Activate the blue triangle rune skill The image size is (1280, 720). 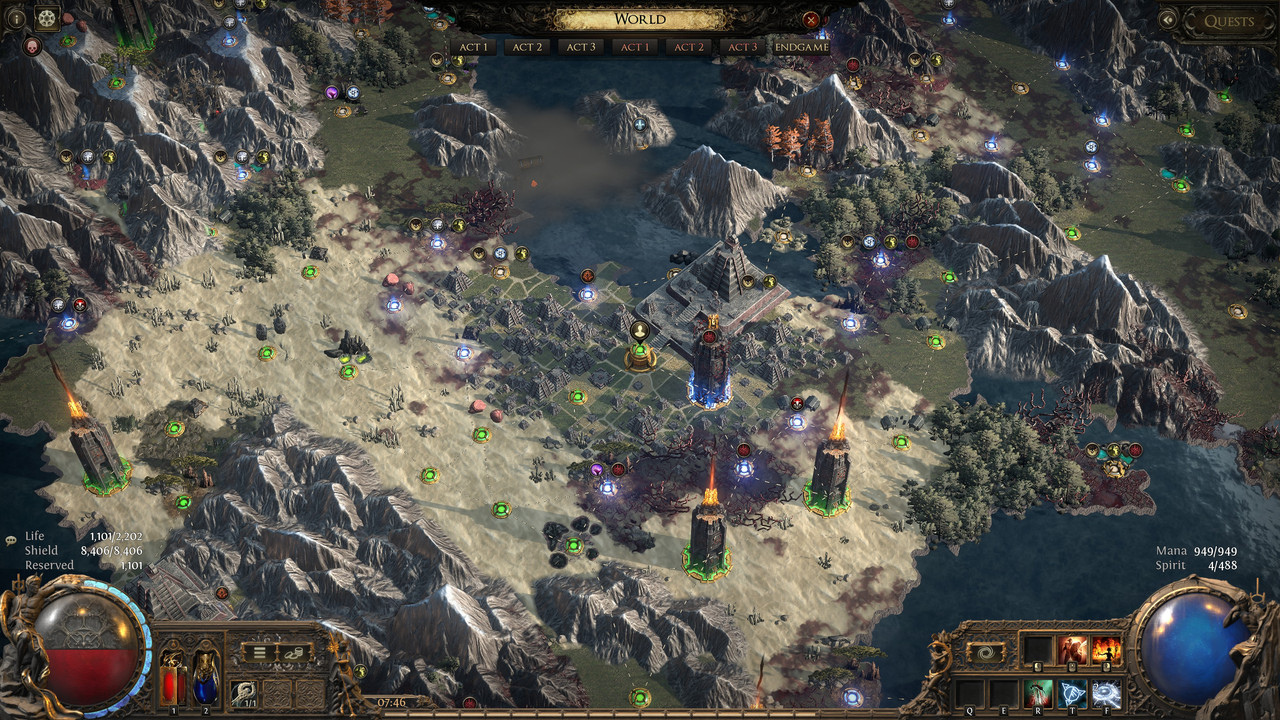pos(1072,693)
